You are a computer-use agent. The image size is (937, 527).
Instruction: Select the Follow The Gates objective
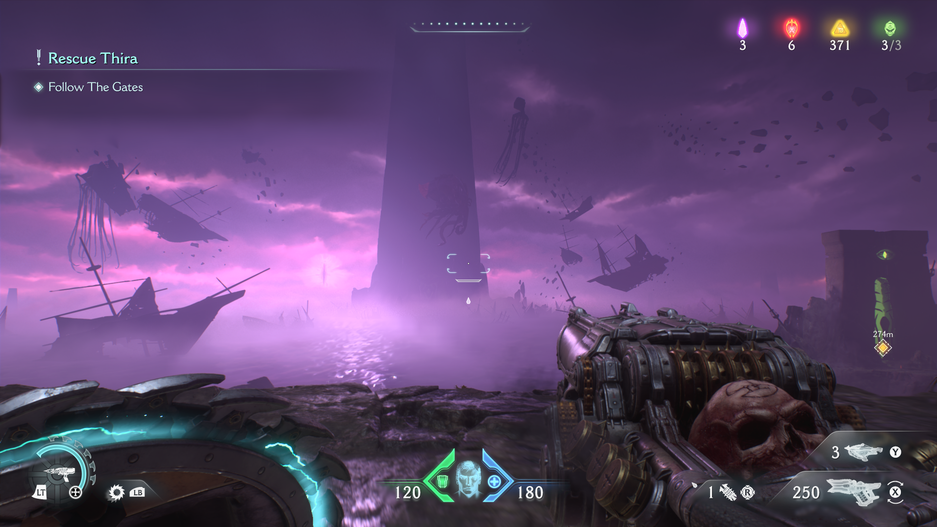pyautogui.click(x=95, y=87)
